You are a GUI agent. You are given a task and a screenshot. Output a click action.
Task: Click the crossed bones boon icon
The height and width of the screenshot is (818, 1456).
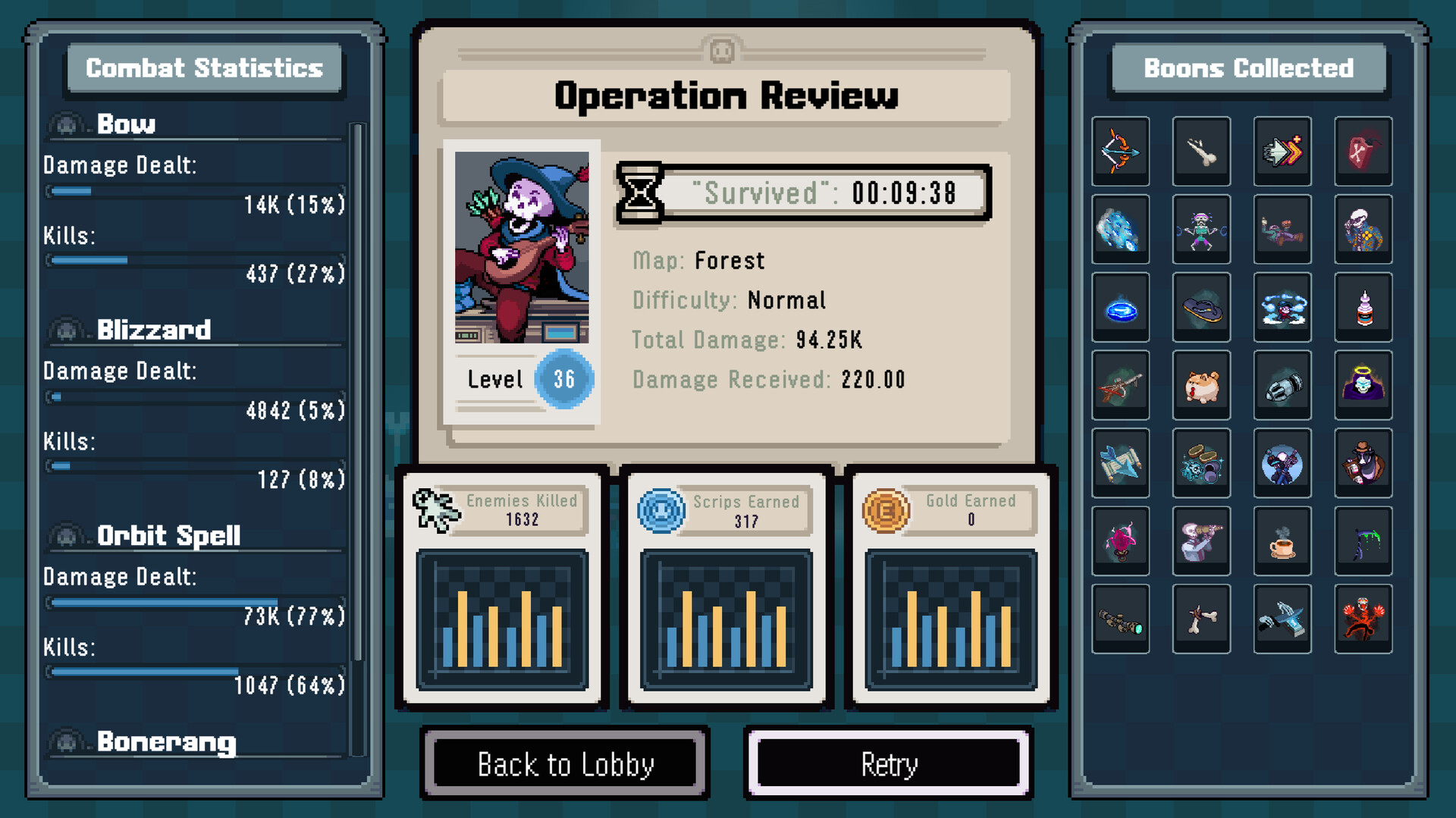point(1201,619)
